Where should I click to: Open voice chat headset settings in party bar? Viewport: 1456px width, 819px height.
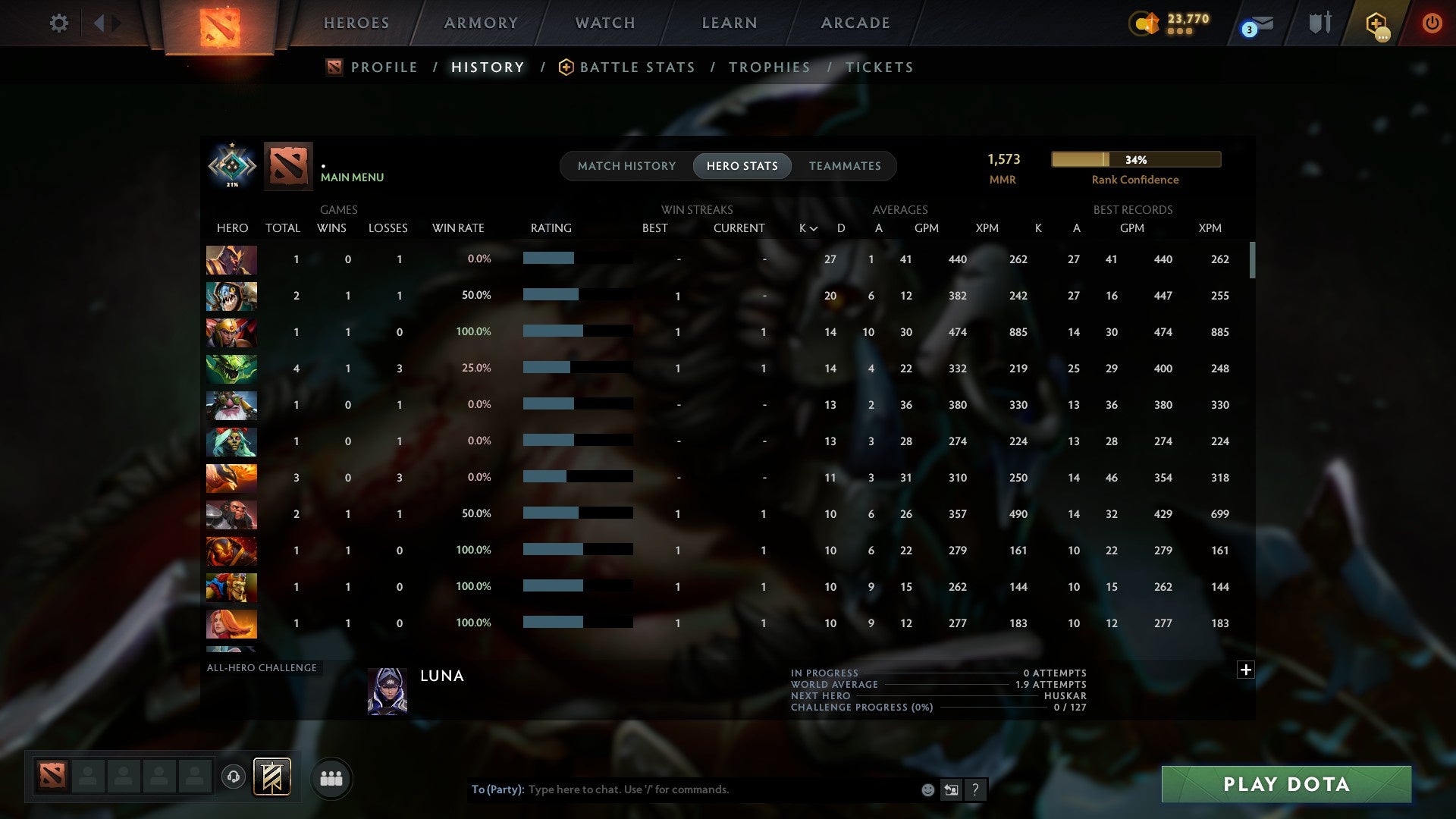[235, 777]
